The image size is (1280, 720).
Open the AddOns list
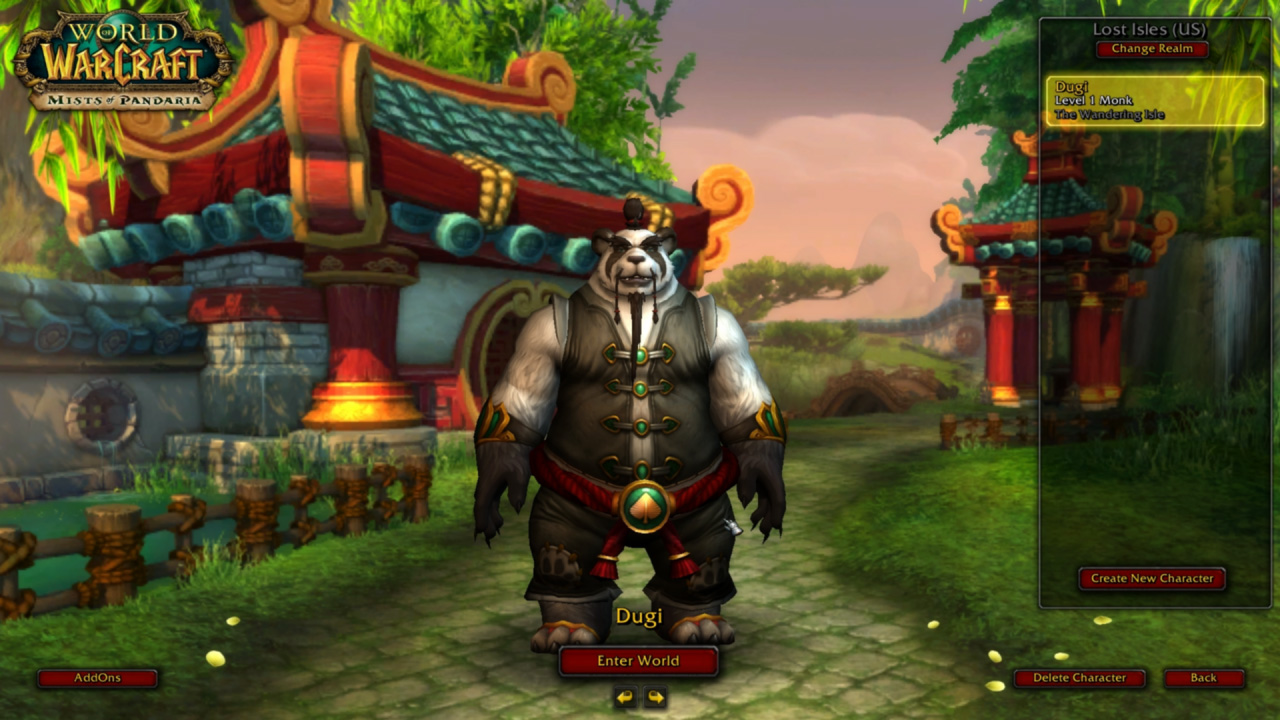tap(97, 678)
